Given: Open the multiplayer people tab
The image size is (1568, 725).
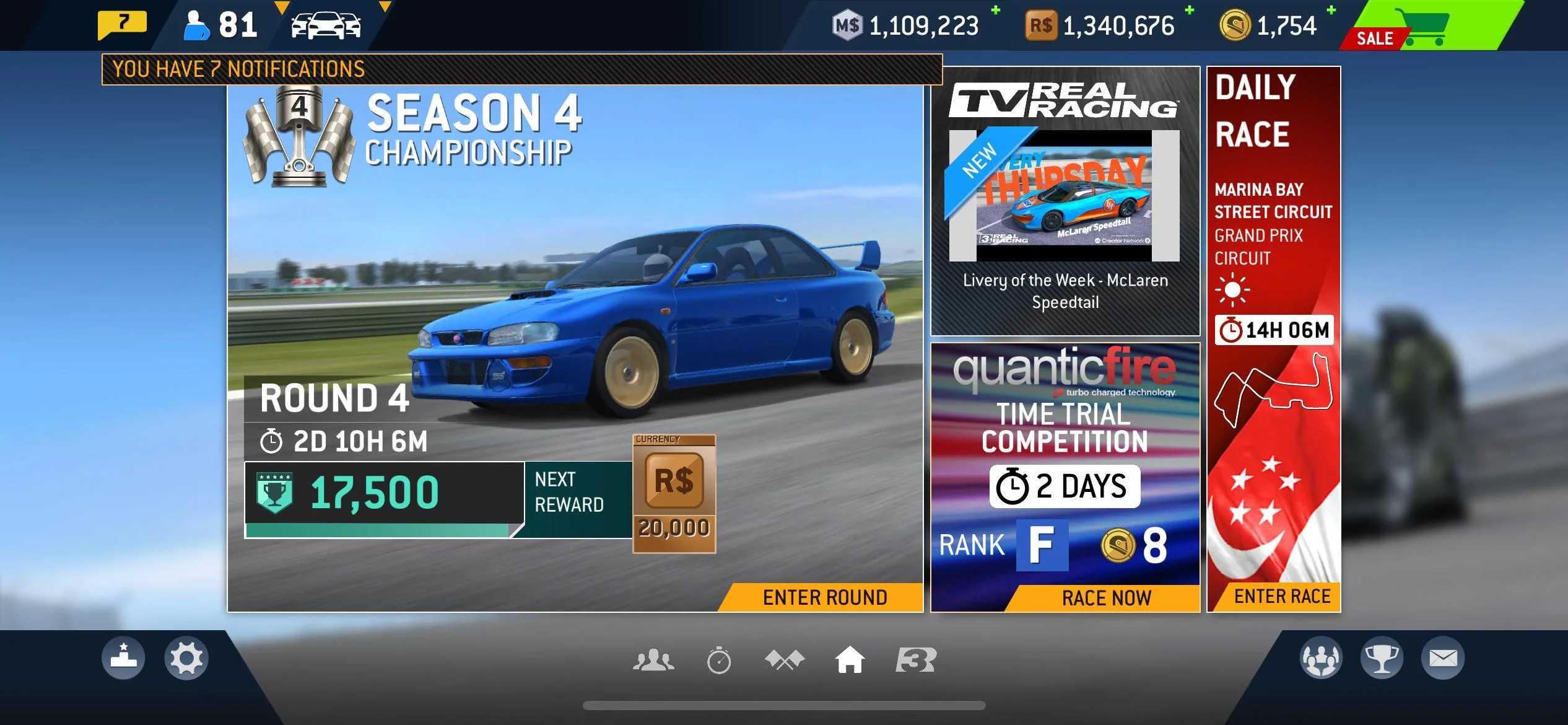Looking at the screenshot, I should click(653, 660).
